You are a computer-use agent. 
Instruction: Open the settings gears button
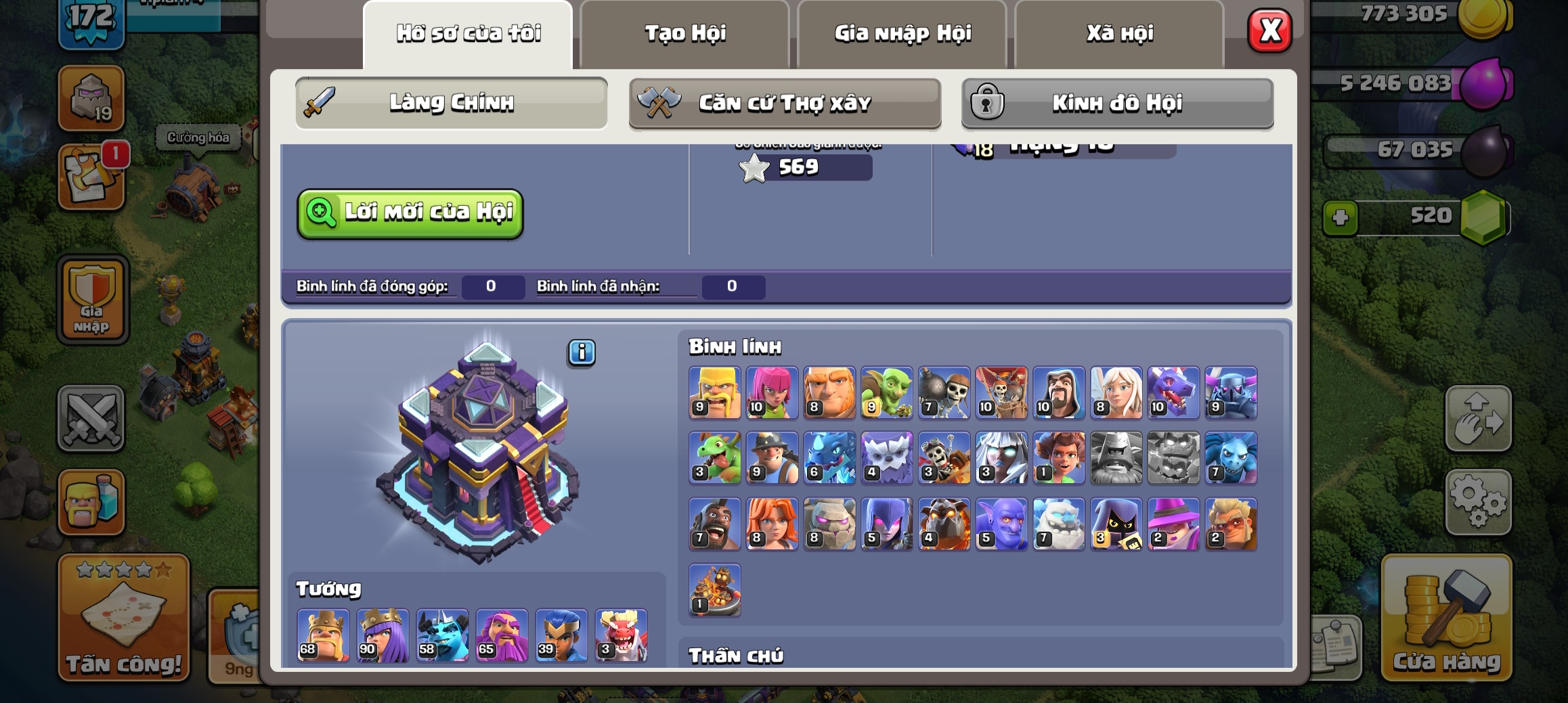pos(1478,501)
